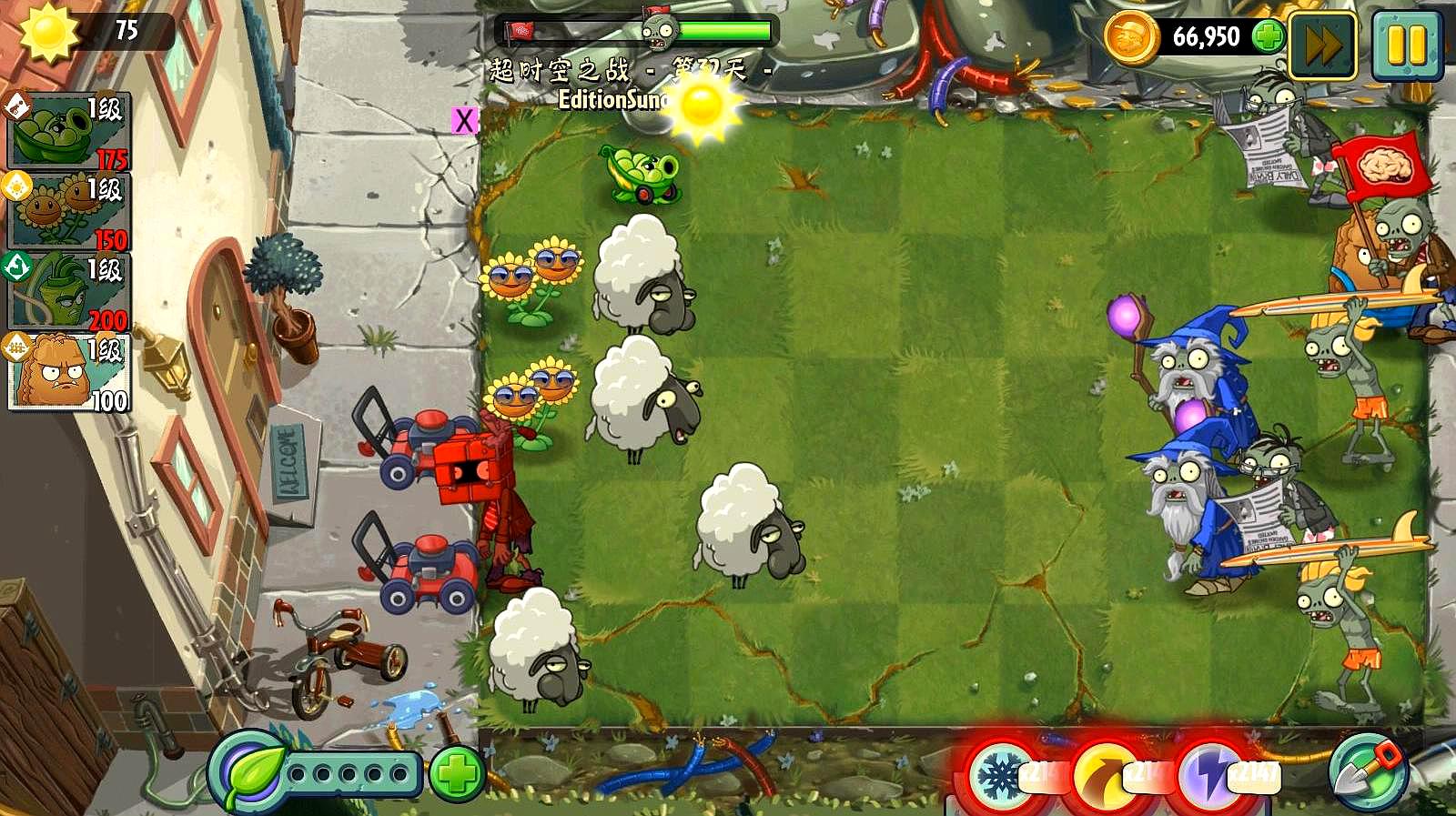This screenshot has width=1456, height=816.
Task: Pick up the shovel tool
Action: click(x=1368, y=772)
